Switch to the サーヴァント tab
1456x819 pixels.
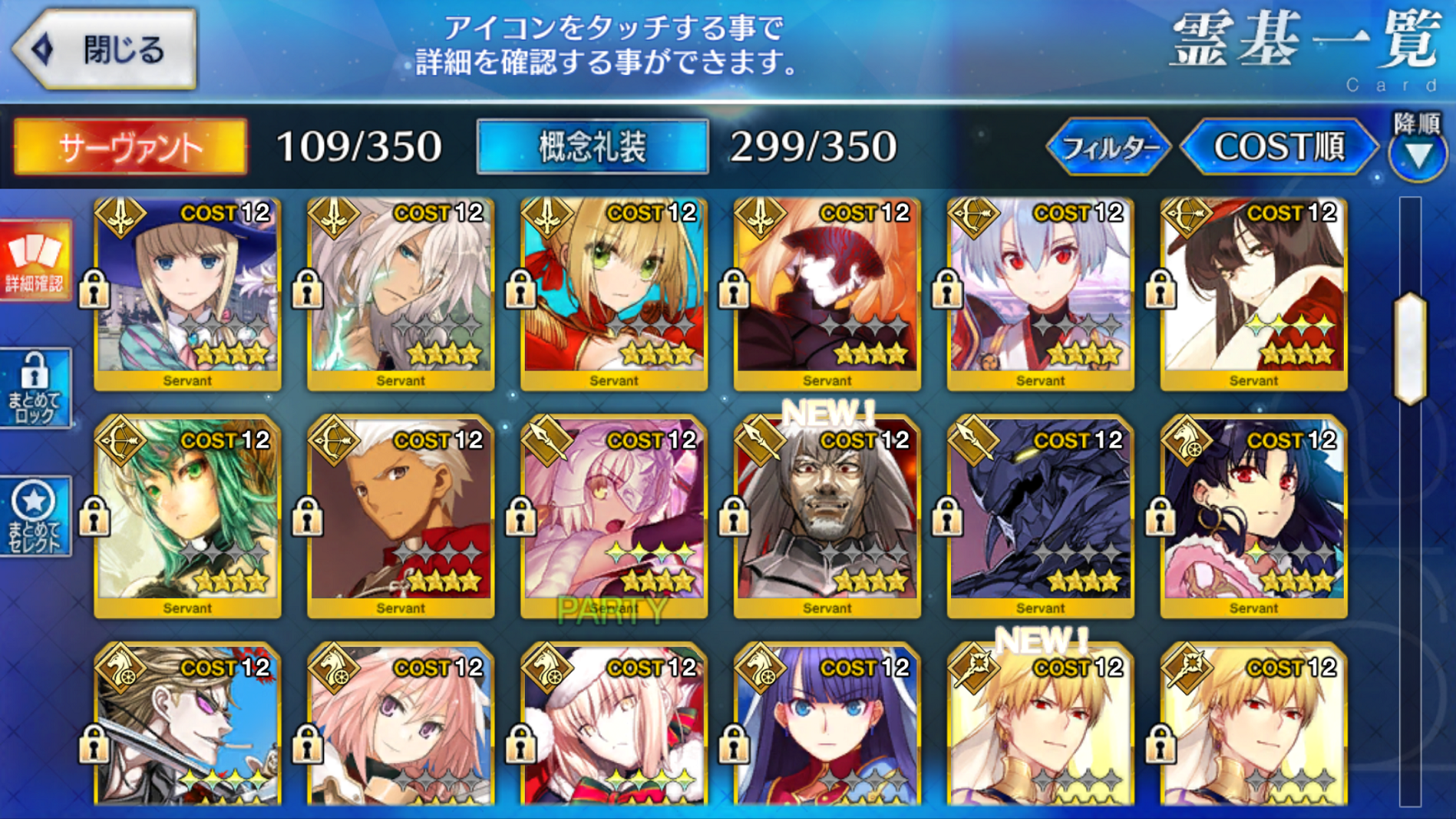130,147
